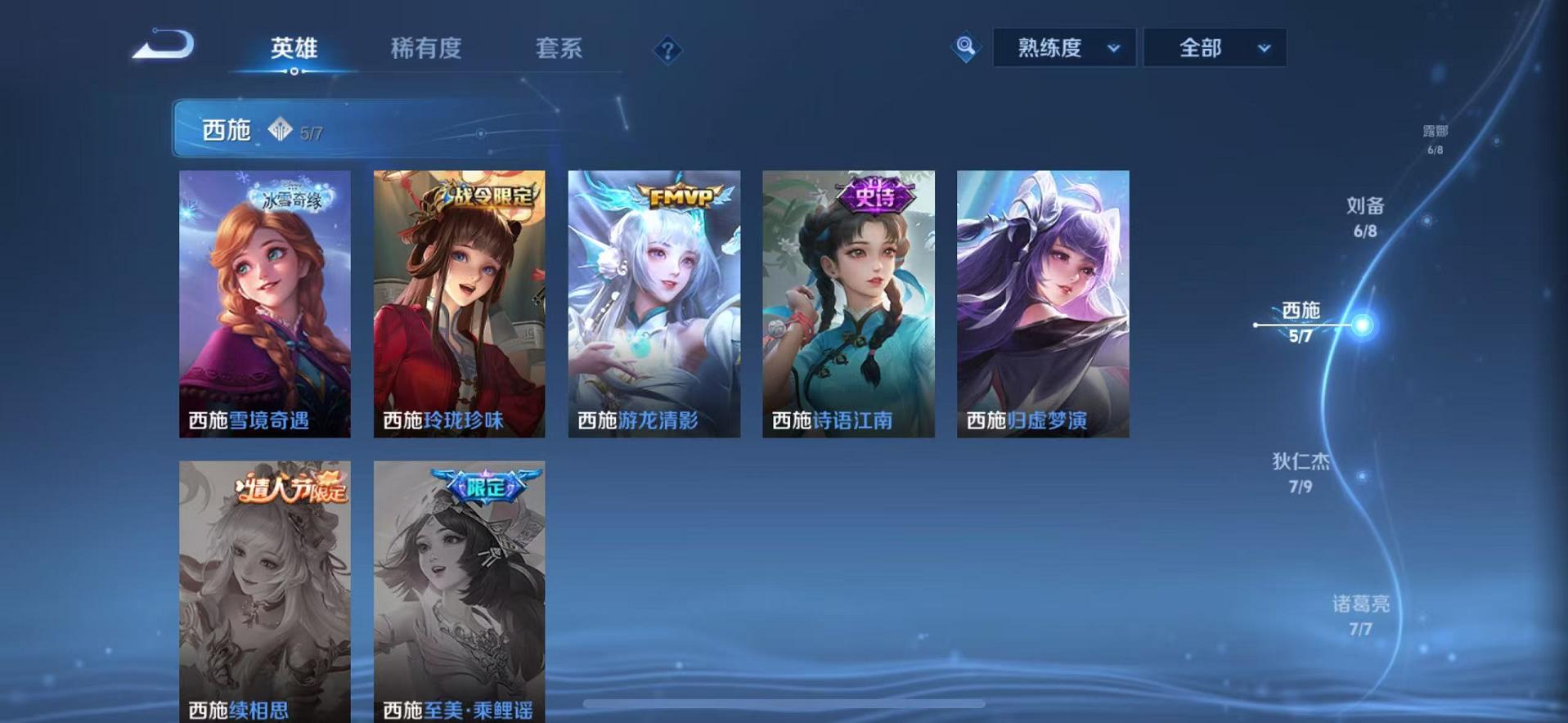Click the diamond icon beside 西施 header
Viewport: 1568px width, 723px height.
(x=281, y=129)
